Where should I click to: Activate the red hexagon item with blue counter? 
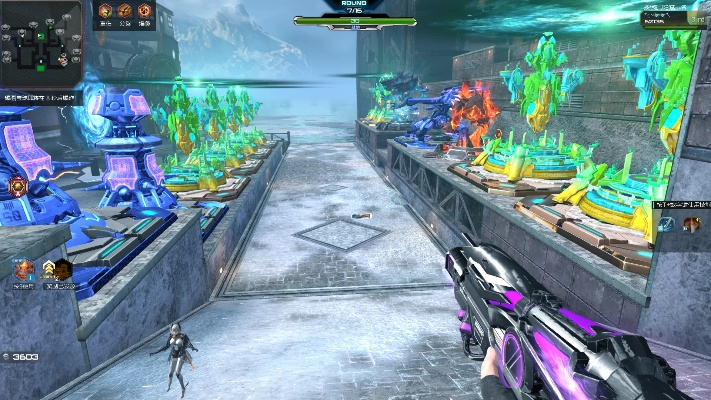pyautogui.click(x=22, y=268)
